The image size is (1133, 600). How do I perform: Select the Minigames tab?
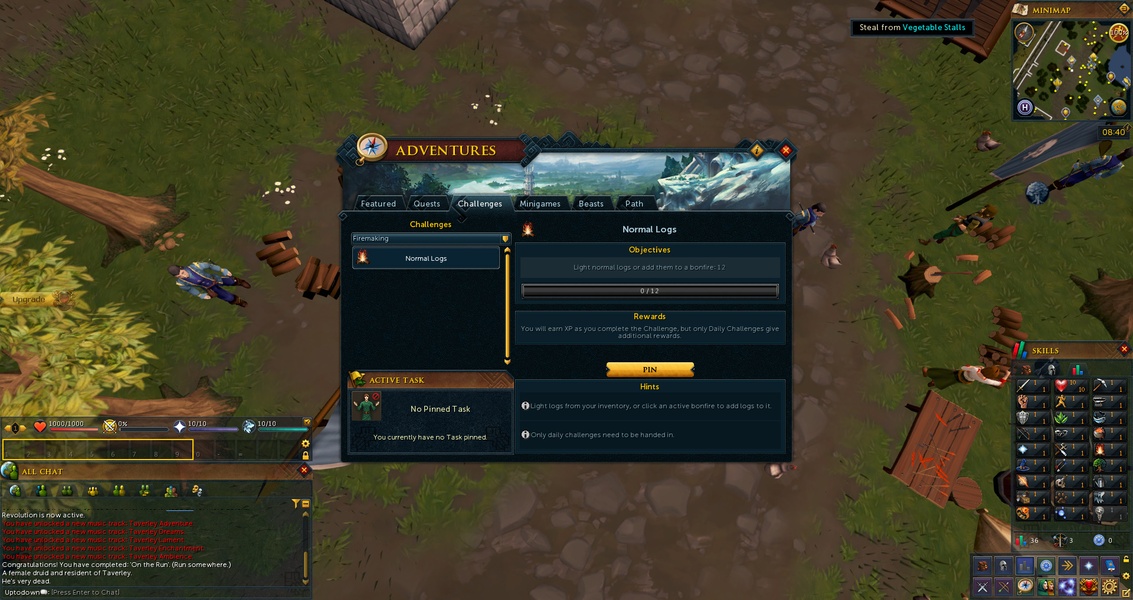coord(540,203)
